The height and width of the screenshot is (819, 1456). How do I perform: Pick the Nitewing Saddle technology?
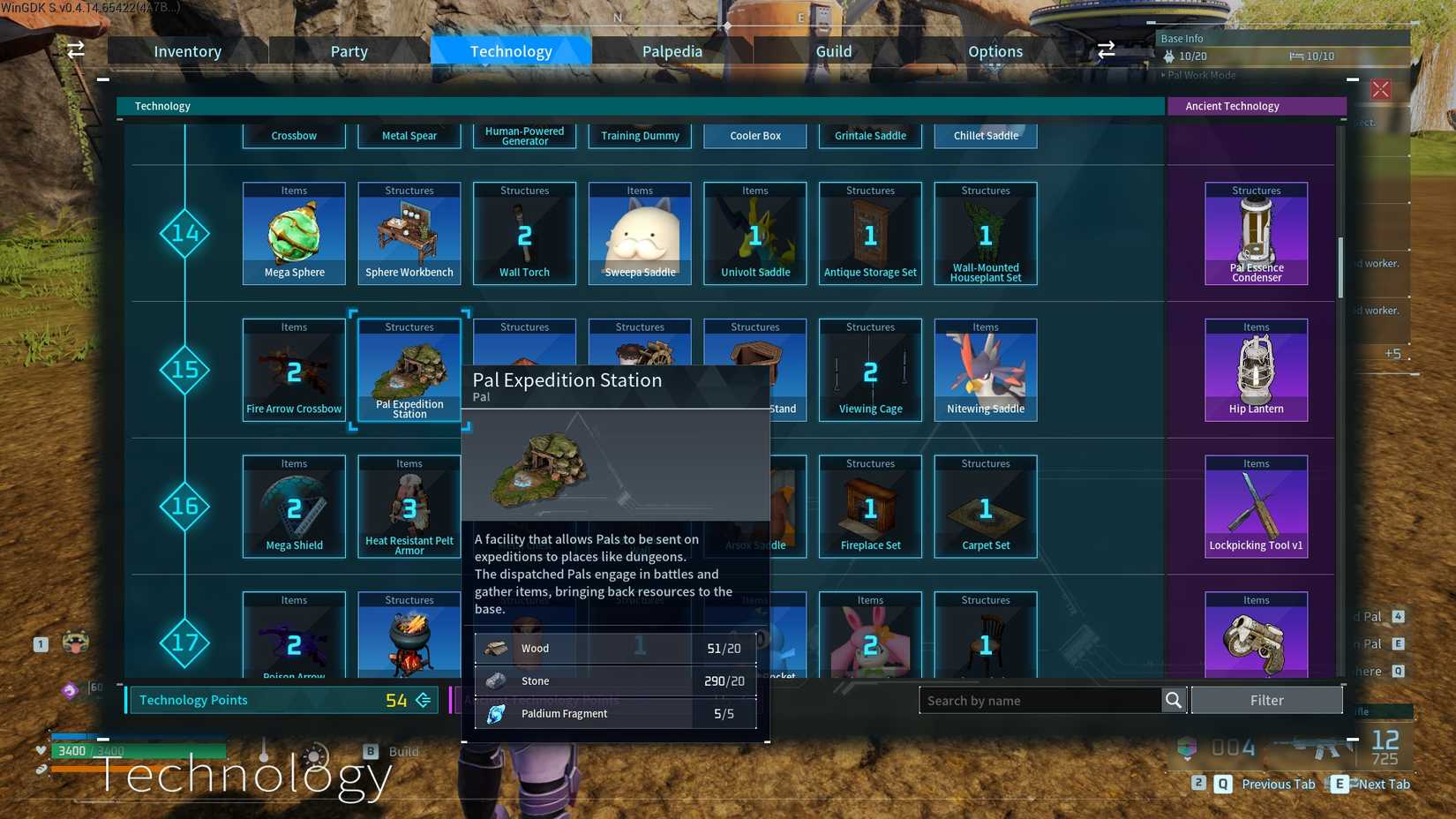coord(986,369)
